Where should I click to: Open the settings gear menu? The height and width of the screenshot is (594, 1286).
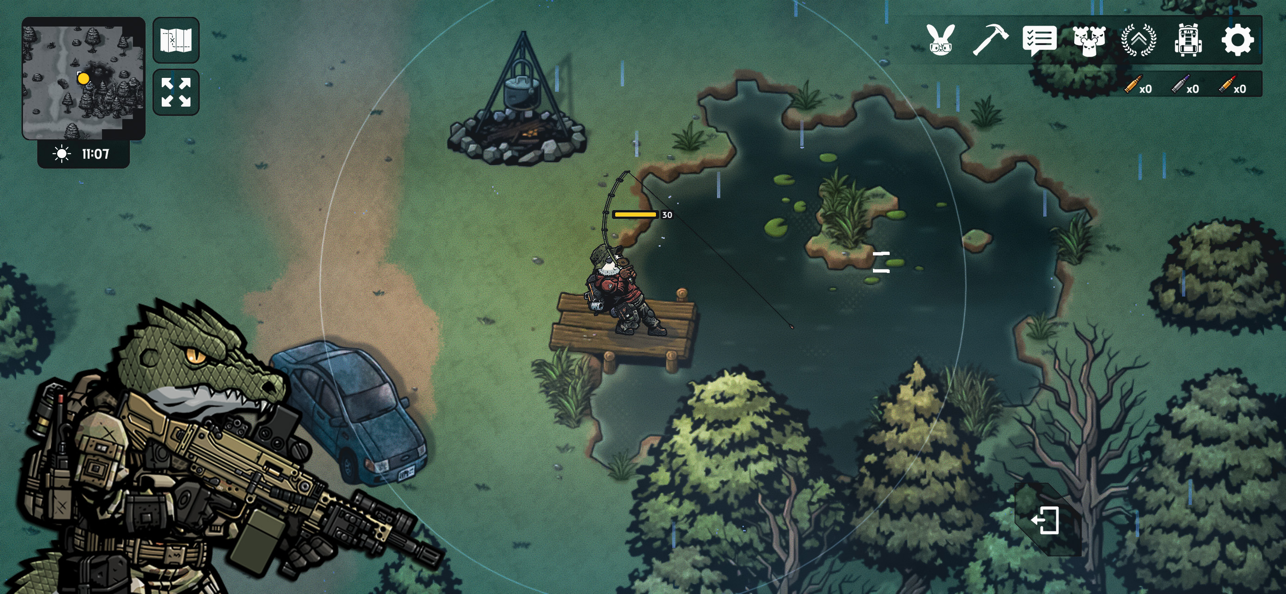(x=1237, y=40)
